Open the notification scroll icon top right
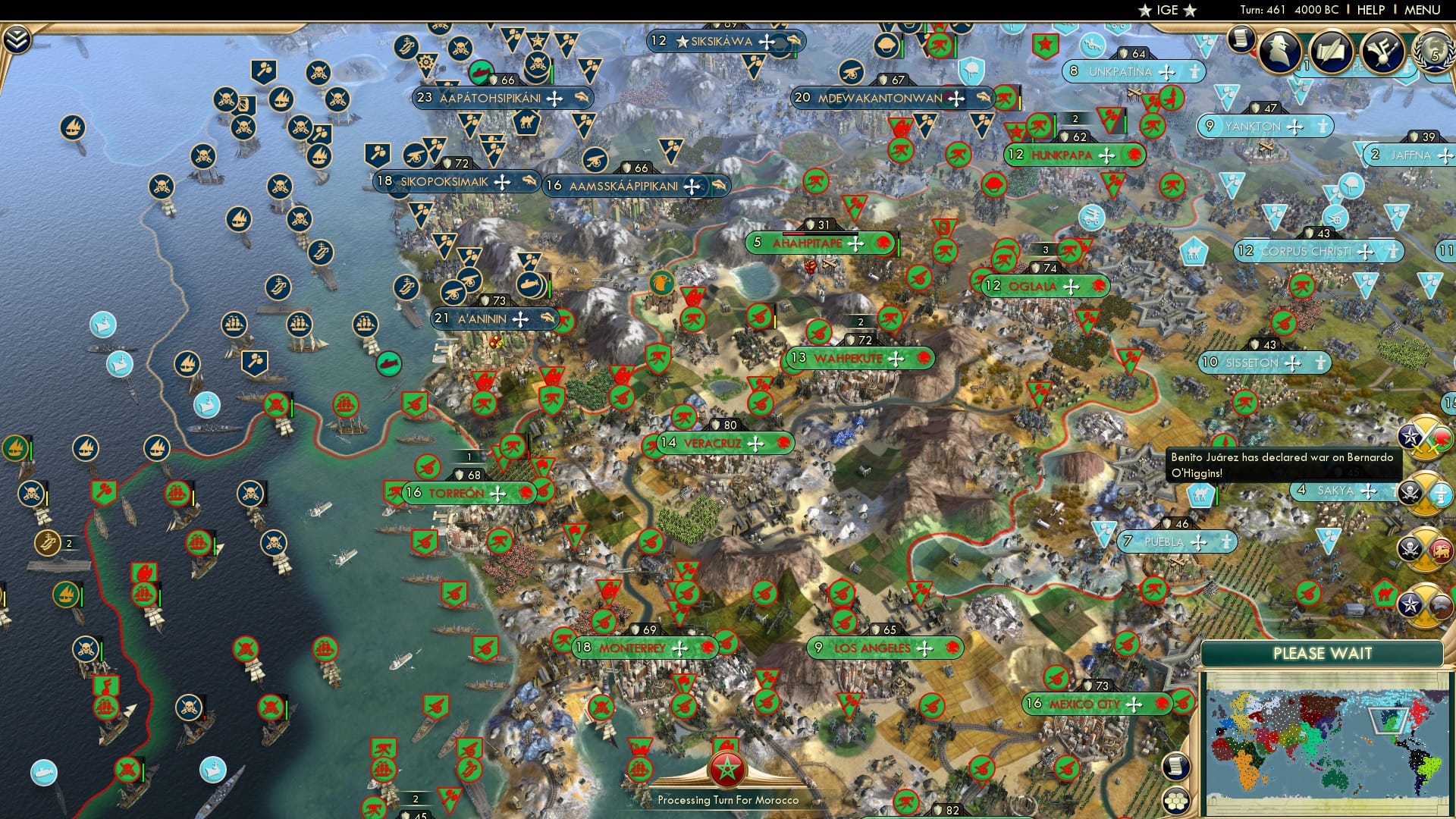Viewport: 1456px width, 819px height. [1241, 39]
